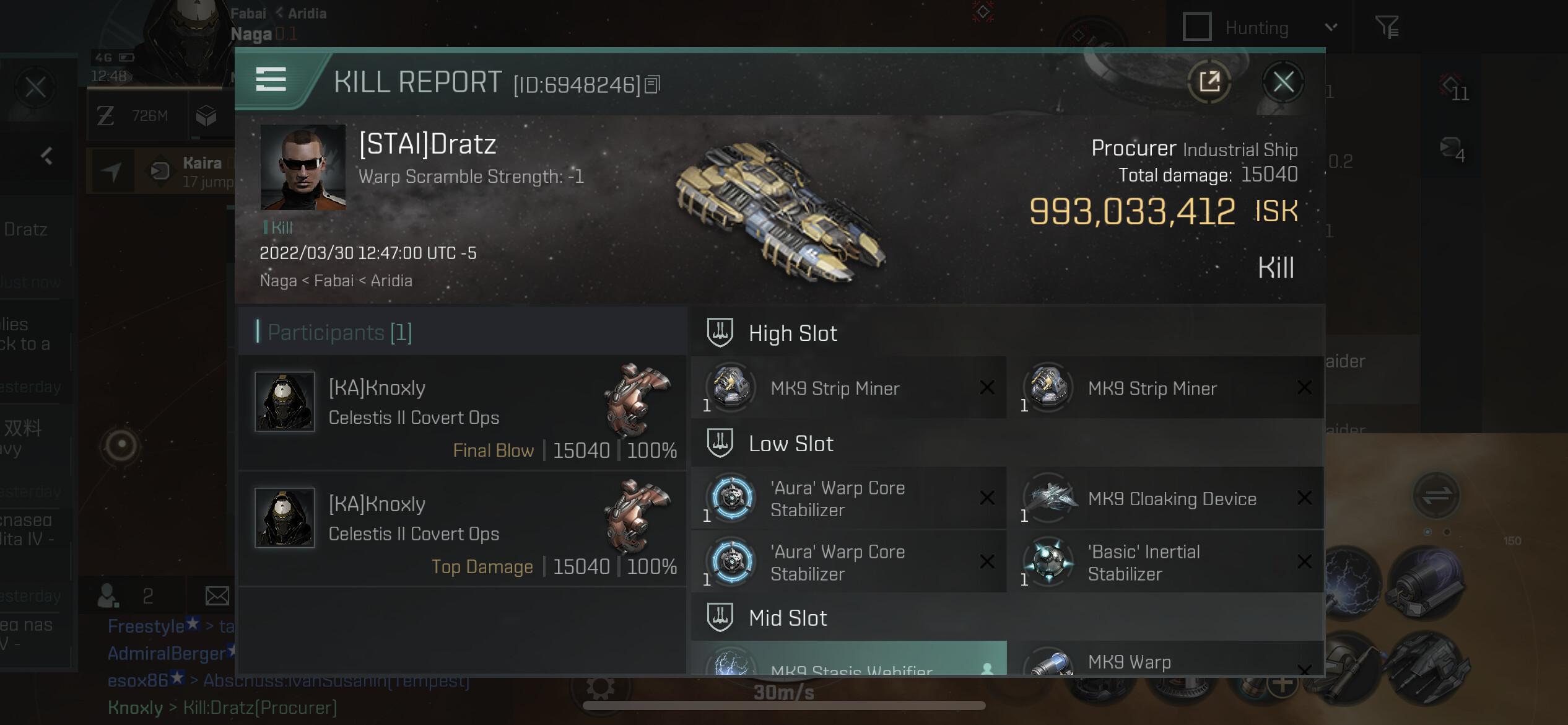The image size is (1568, 725).
Task: Open the Kill Report hamburger menu
Action: [x=271, y=80]
